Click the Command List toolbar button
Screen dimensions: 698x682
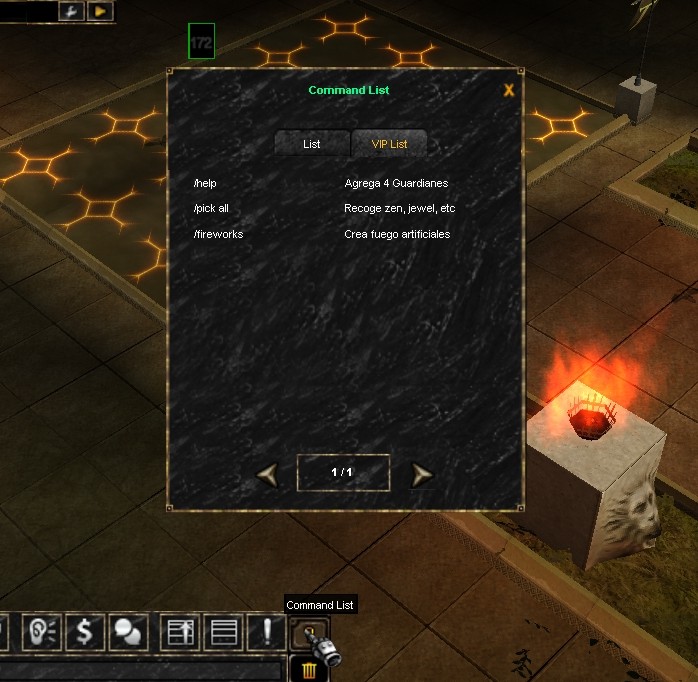308,633
